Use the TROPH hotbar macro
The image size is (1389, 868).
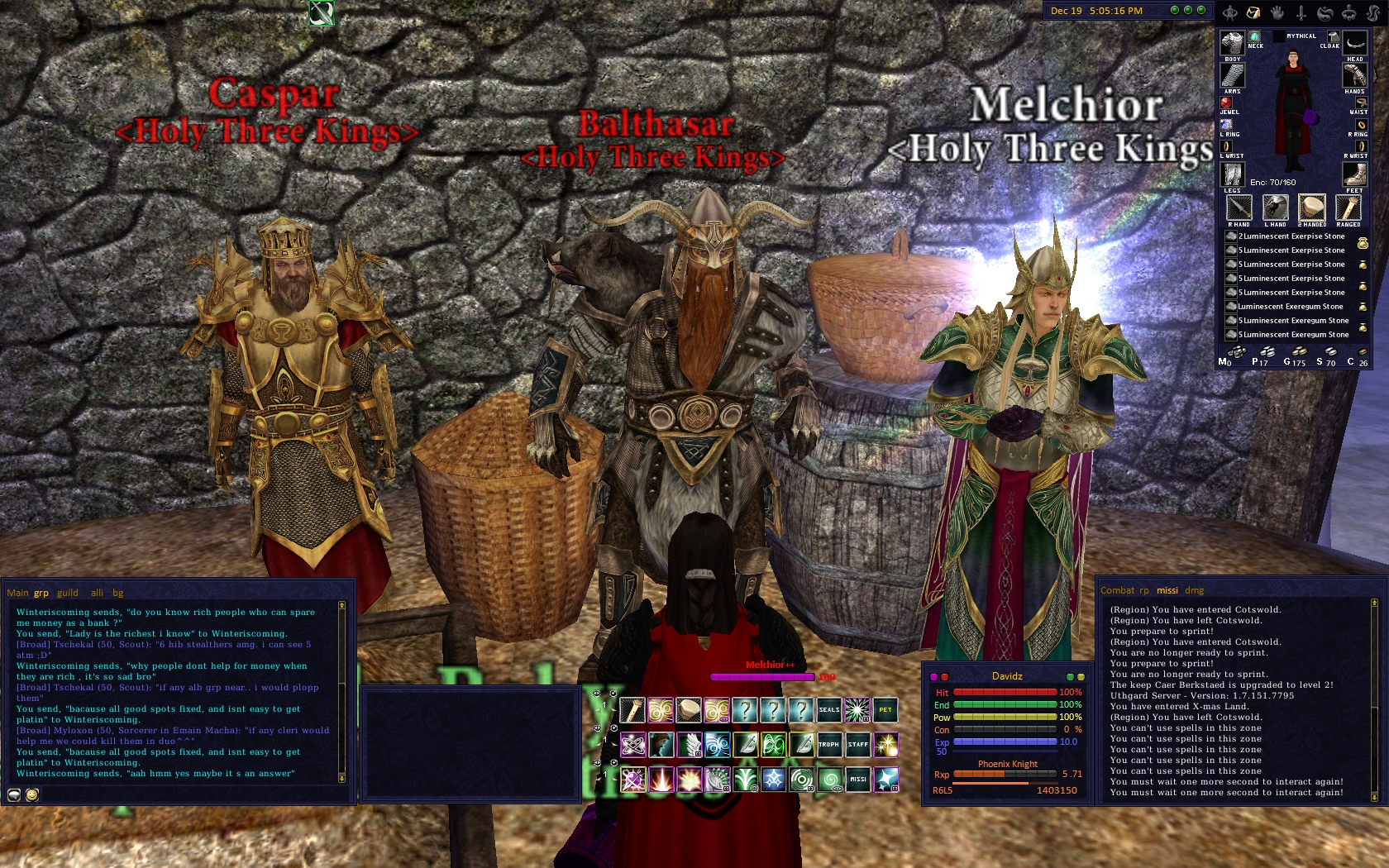click(828, 745)
